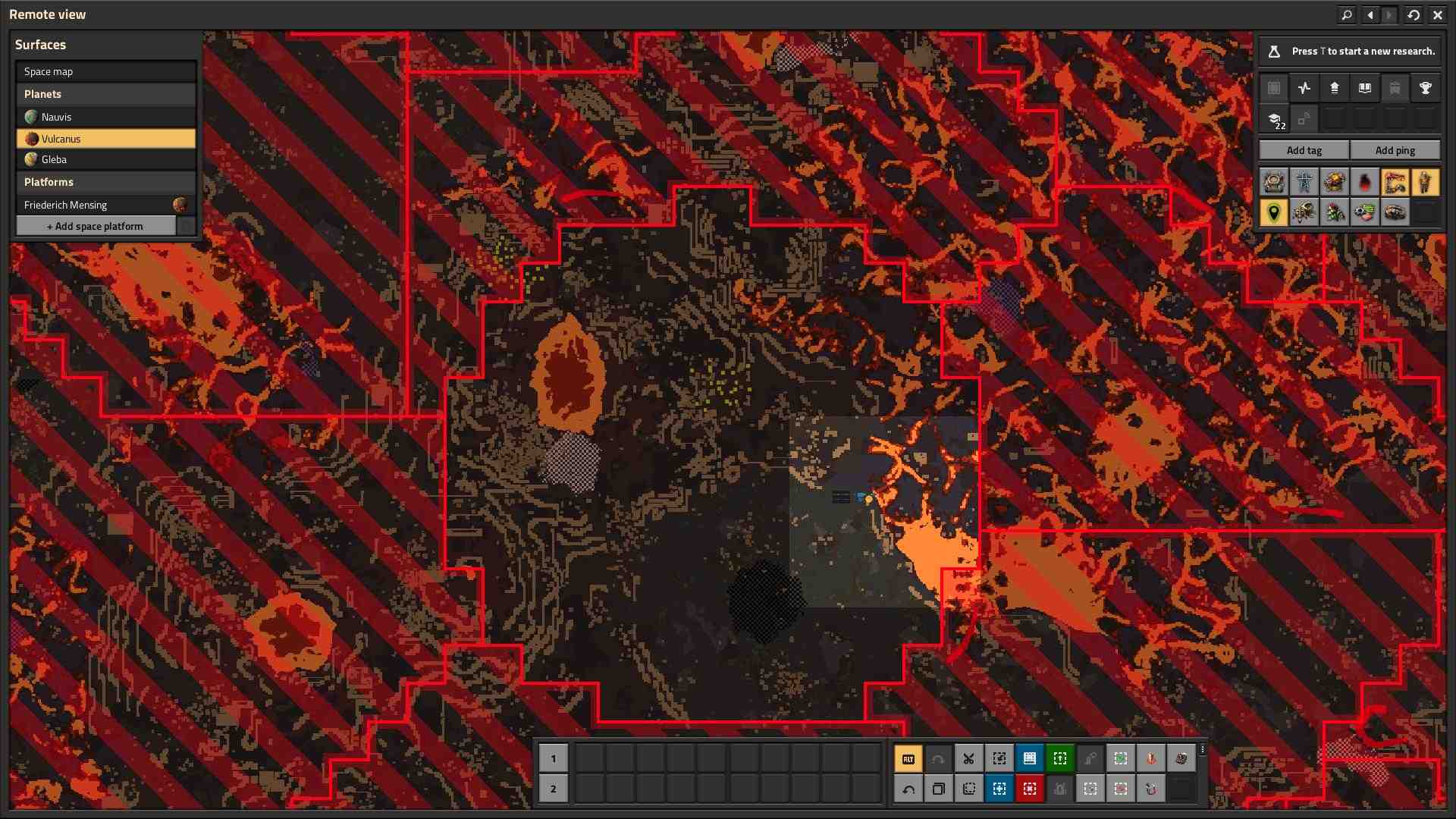Image resolution: width=1456 pixels, height=819 pixels.
Task: Go back with the left arrow button
Action: pos(1370,14)
